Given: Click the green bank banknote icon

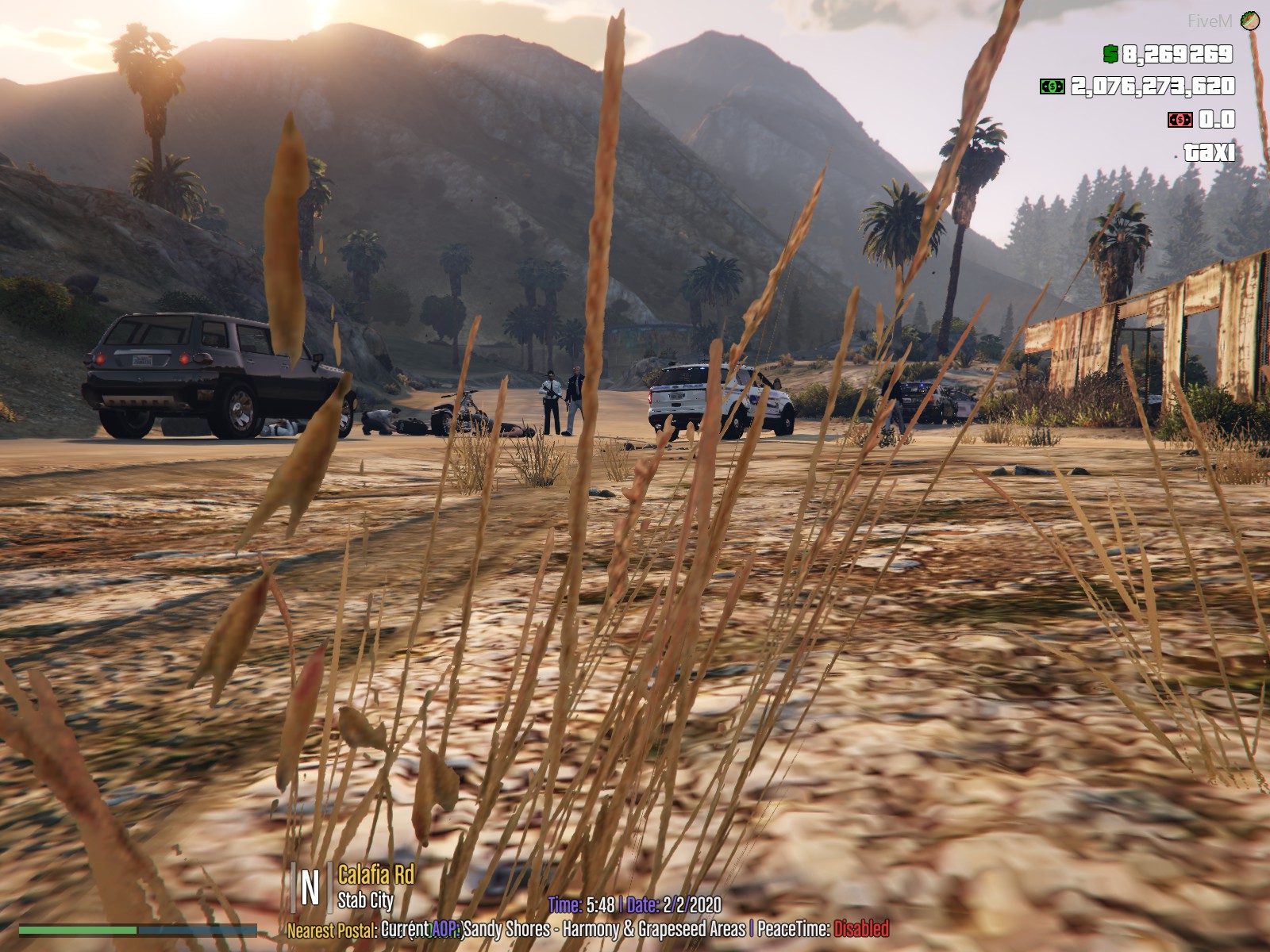Looking at the screenshot, I should point(1053,86).
